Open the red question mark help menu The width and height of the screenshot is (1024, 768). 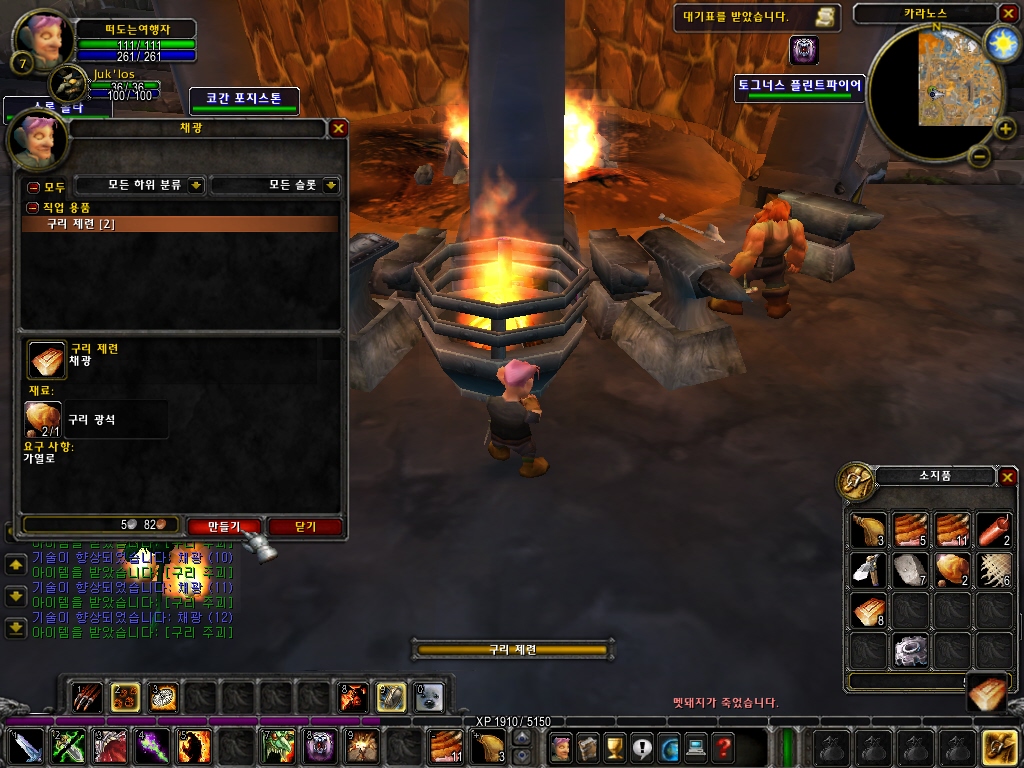coord(722,746)
